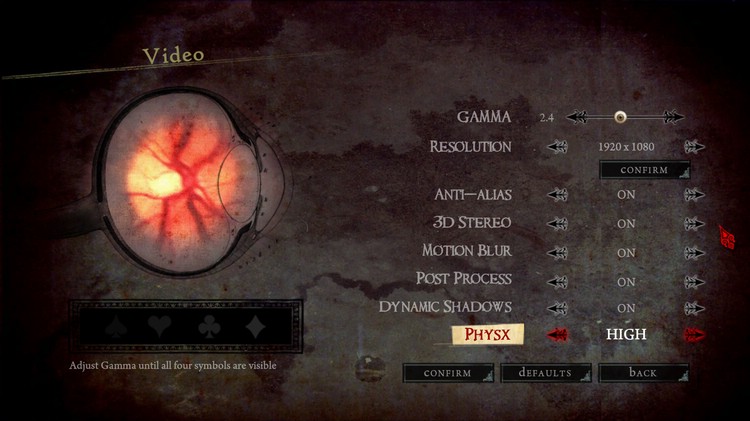
Task: Toggle Anti-alias with its right arrow
Action: [x=695, y=195]
